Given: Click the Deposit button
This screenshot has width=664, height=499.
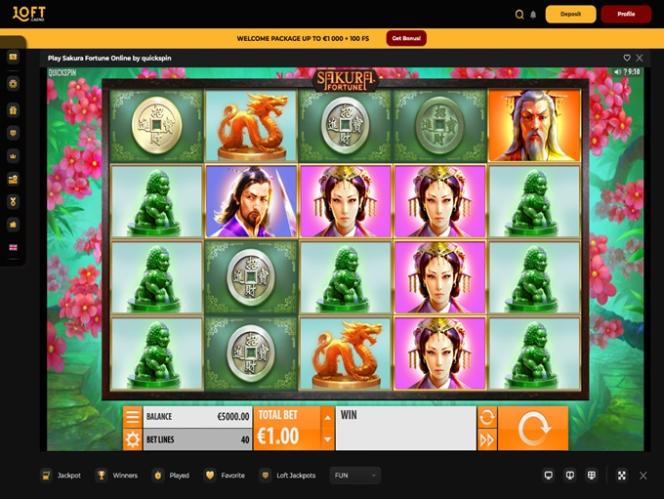Looking at the screenshot, I should 570,14.
